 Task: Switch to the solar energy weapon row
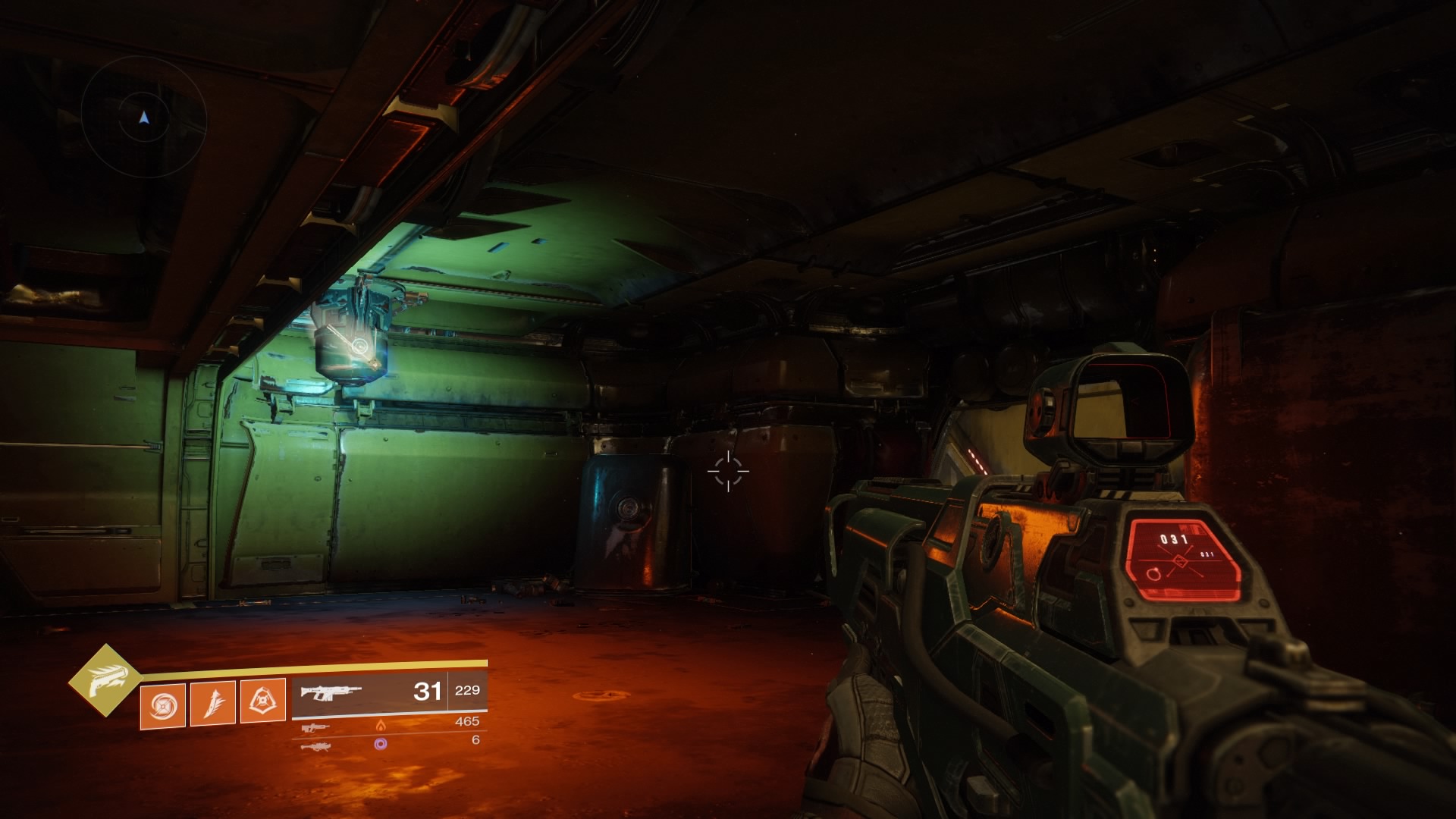[387, 723]
